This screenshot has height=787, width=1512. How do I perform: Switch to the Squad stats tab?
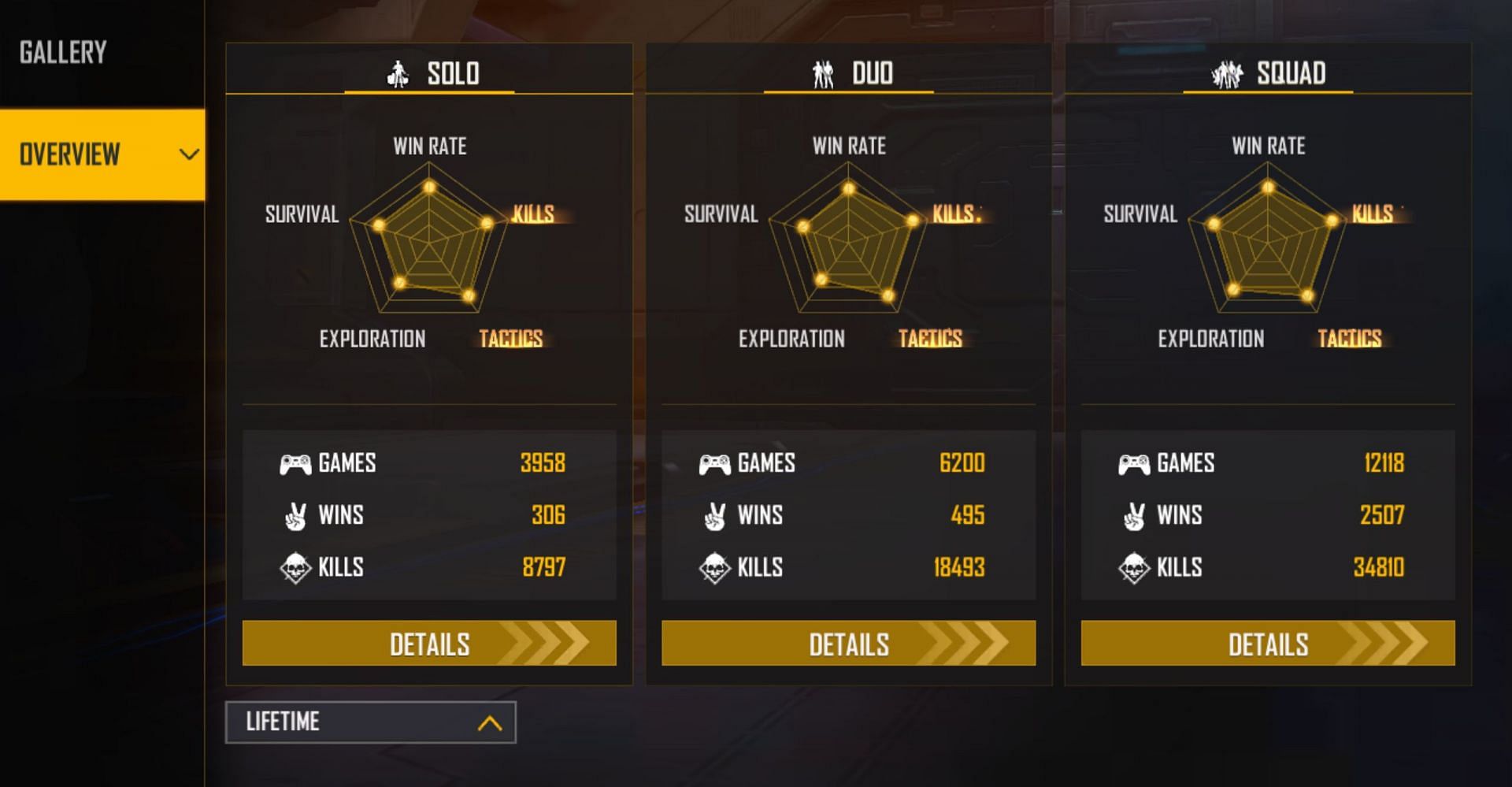click(1268, 73)
